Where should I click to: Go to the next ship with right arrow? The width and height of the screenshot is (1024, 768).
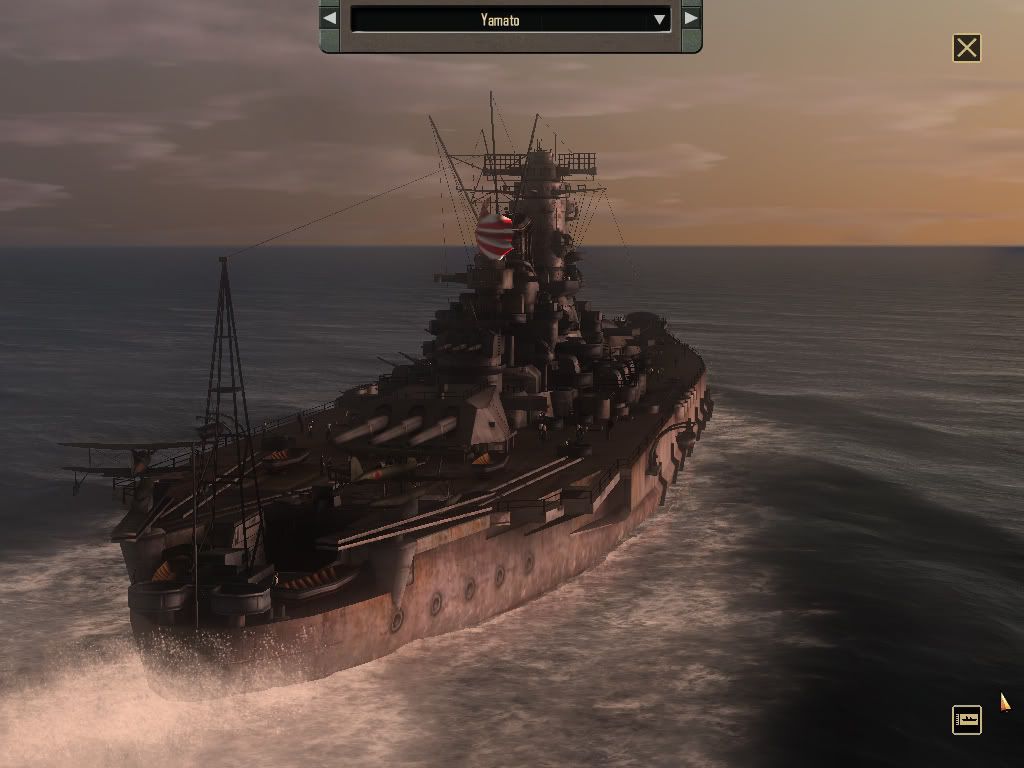coord(691,18)
